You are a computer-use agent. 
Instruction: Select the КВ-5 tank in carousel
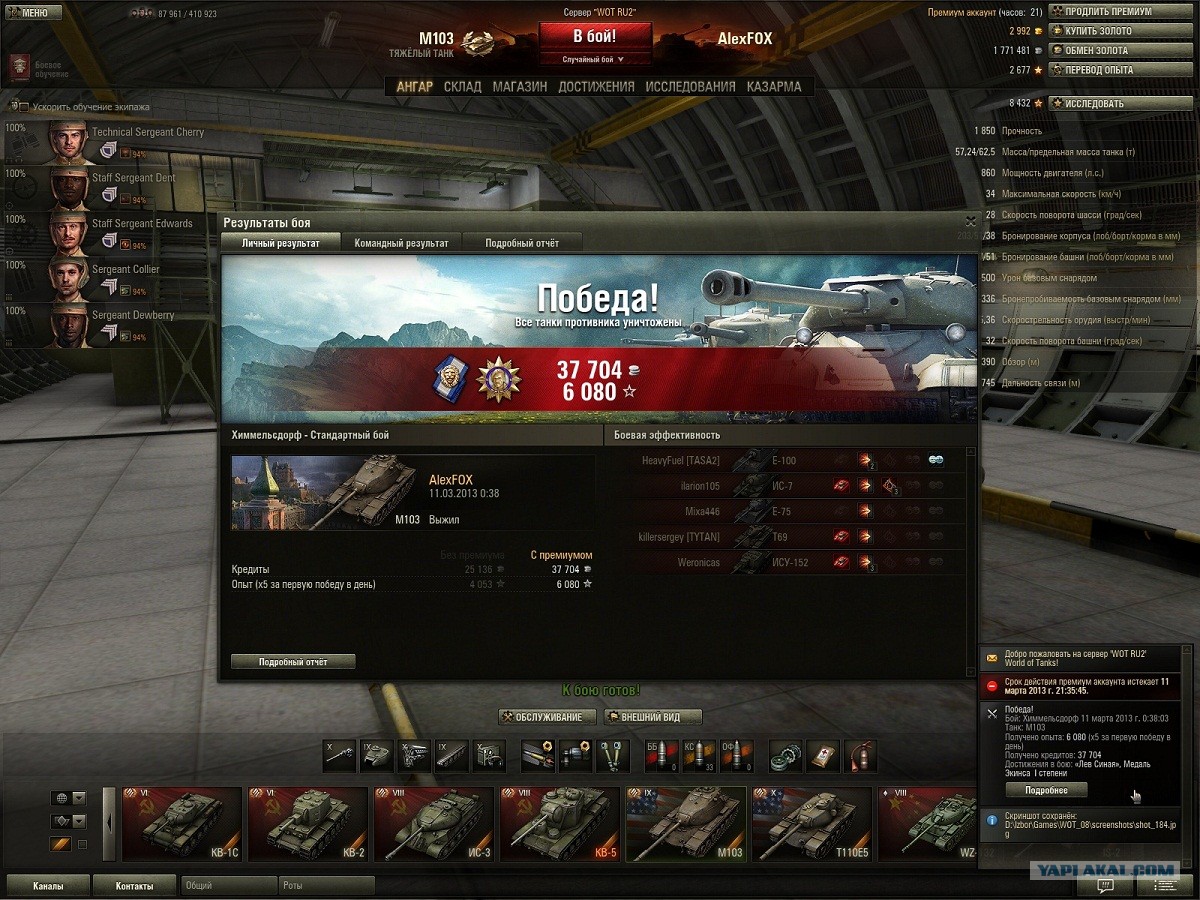pos(560,824)
